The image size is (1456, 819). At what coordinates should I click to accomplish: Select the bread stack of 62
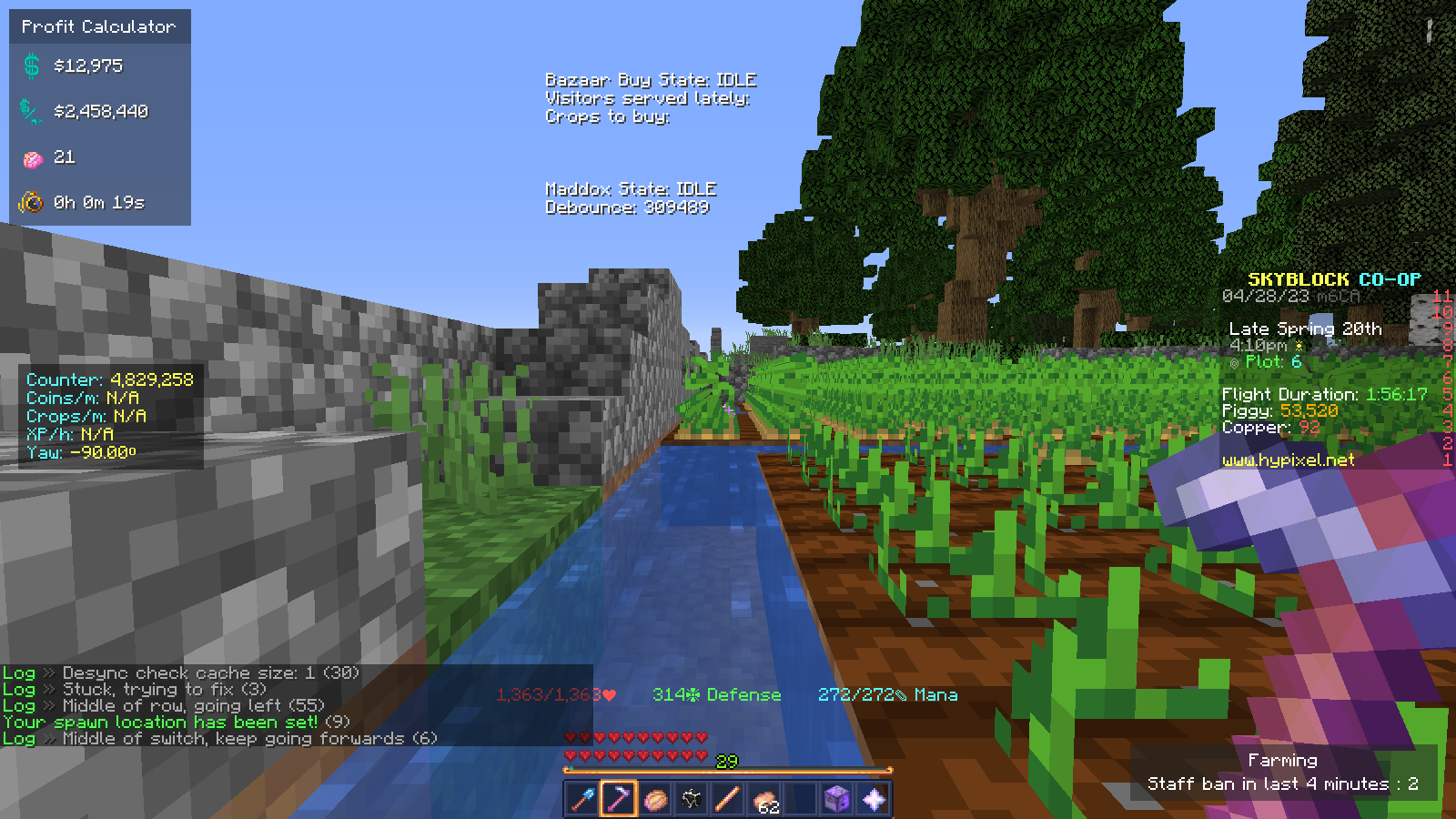[764, 799]
